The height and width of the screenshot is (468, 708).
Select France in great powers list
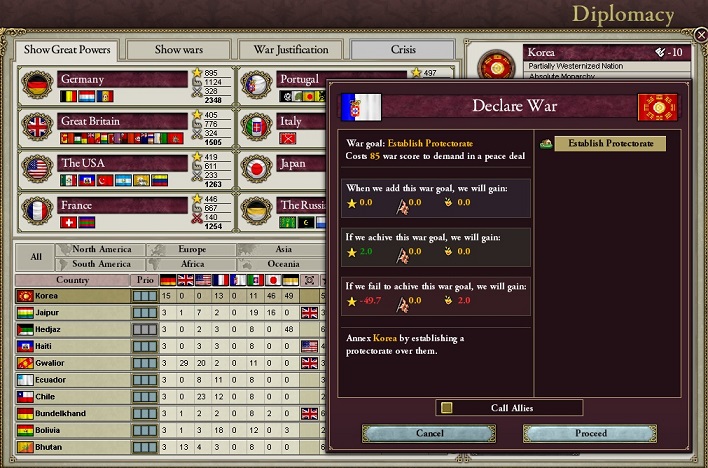[x=121, y=205]
